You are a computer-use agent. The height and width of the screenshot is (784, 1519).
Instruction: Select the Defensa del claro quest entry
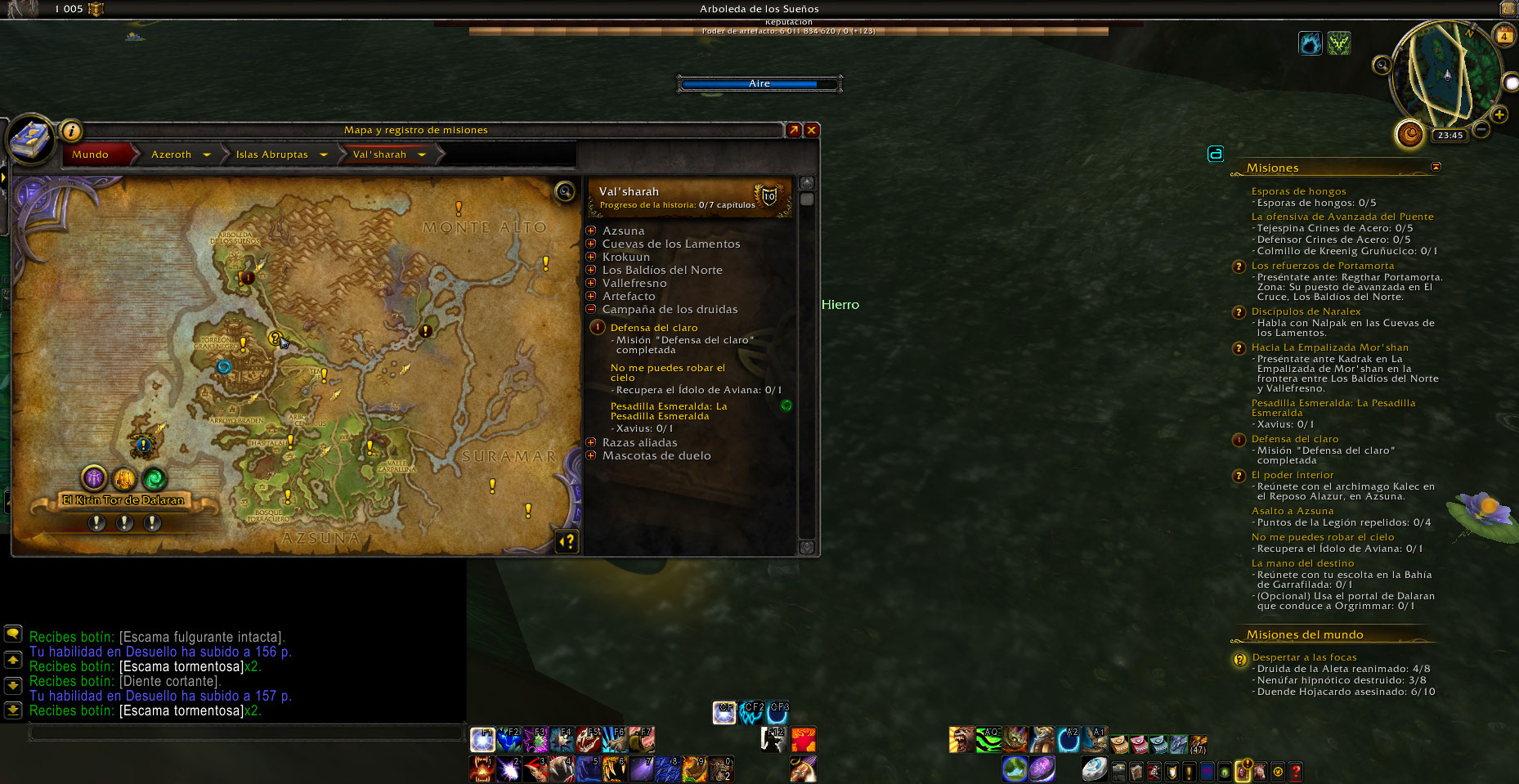[654, 328]
